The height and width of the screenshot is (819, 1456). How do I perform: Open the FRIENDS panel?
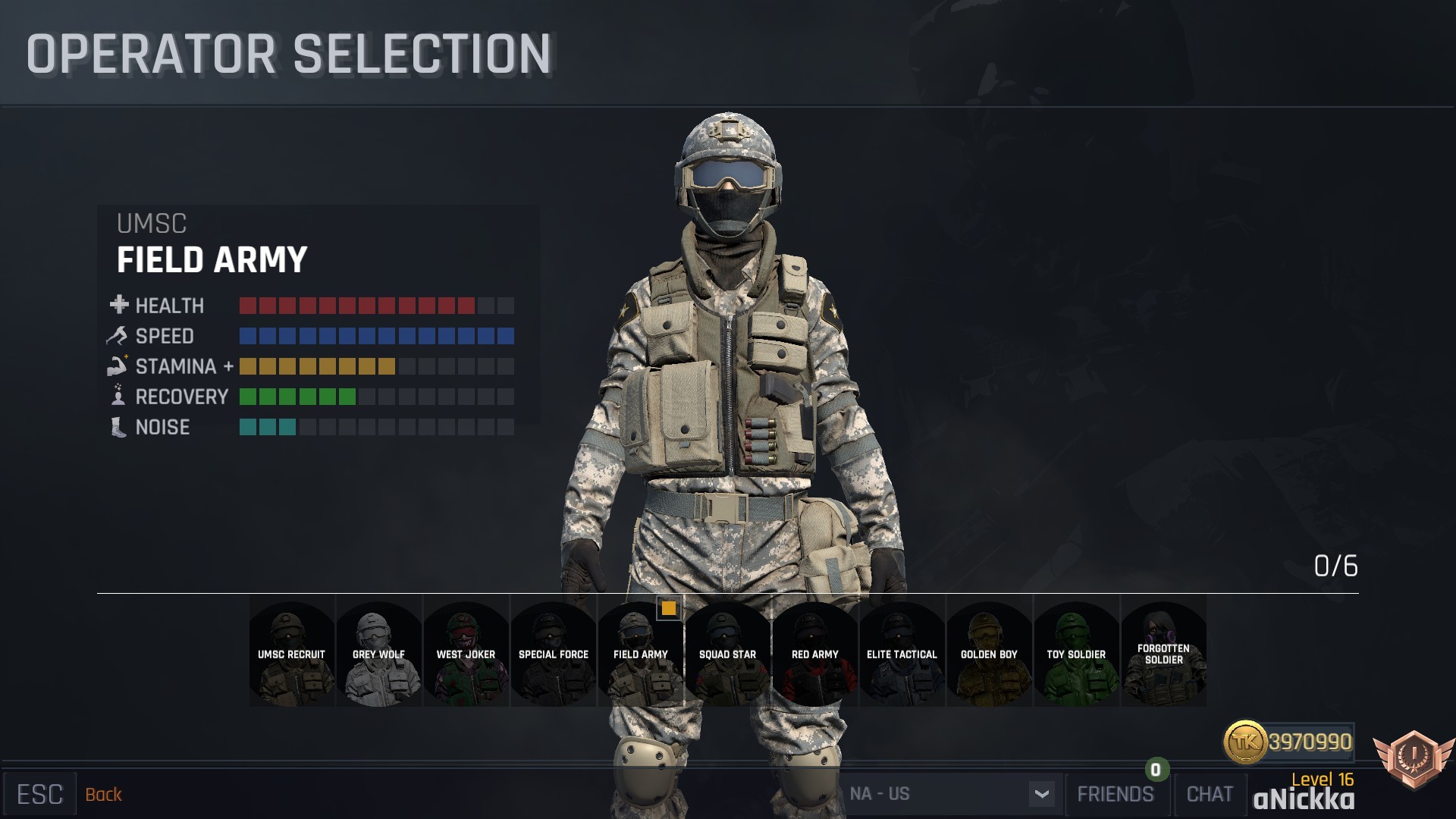click(1116, 794)
